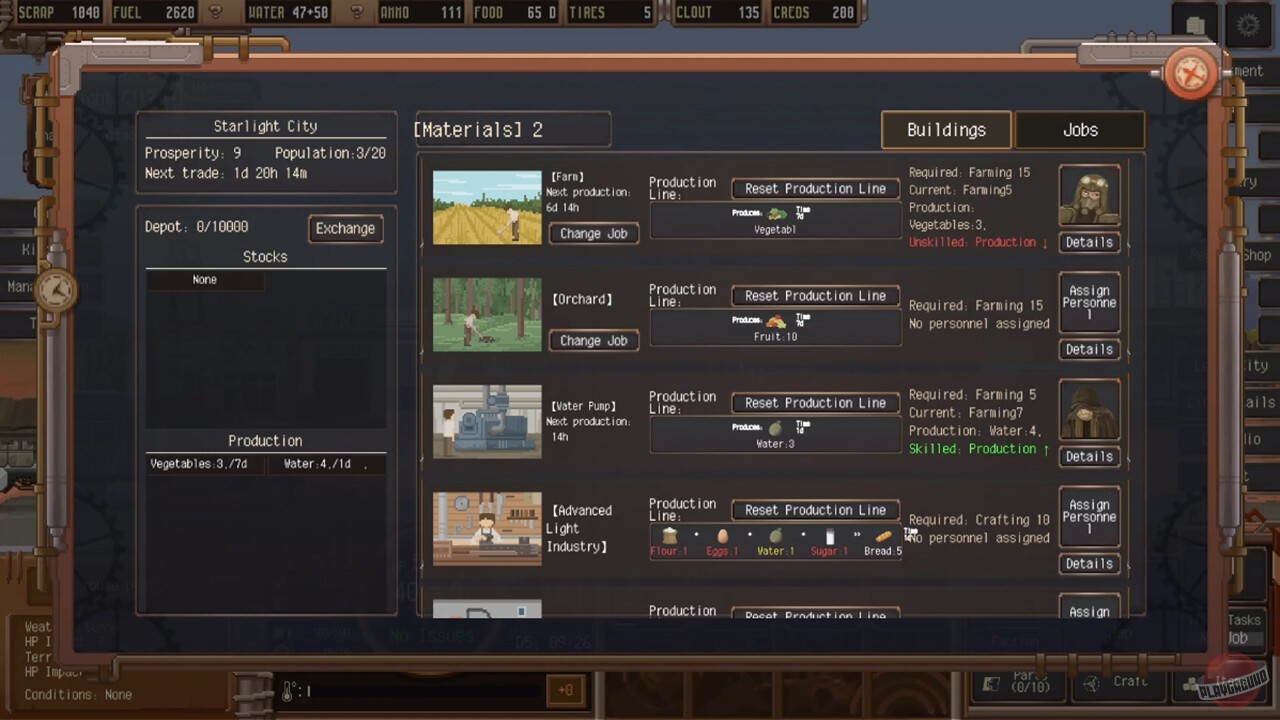Click the Craft icon at the bottom
1280x720 pixels.
(1090, 682)
